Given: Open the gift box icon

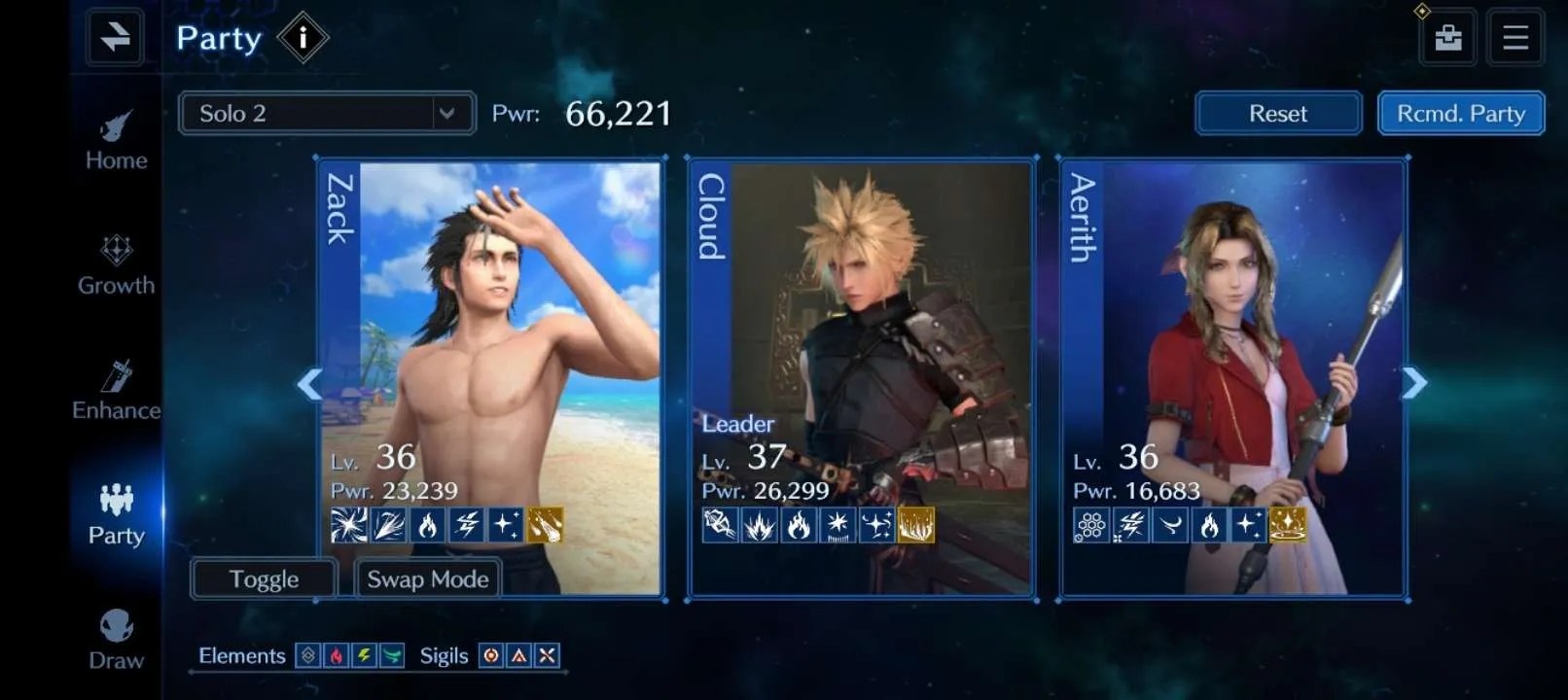Looking at the screenshot, I should (x=1447, y=38).
